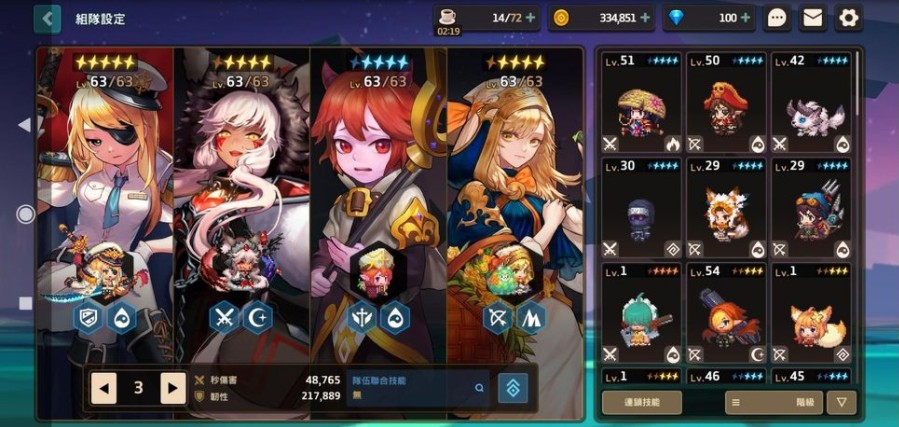Select the white-haired red-masked hero slot
The width and height of the screenshot is (899, 427).
pos(242,200)
